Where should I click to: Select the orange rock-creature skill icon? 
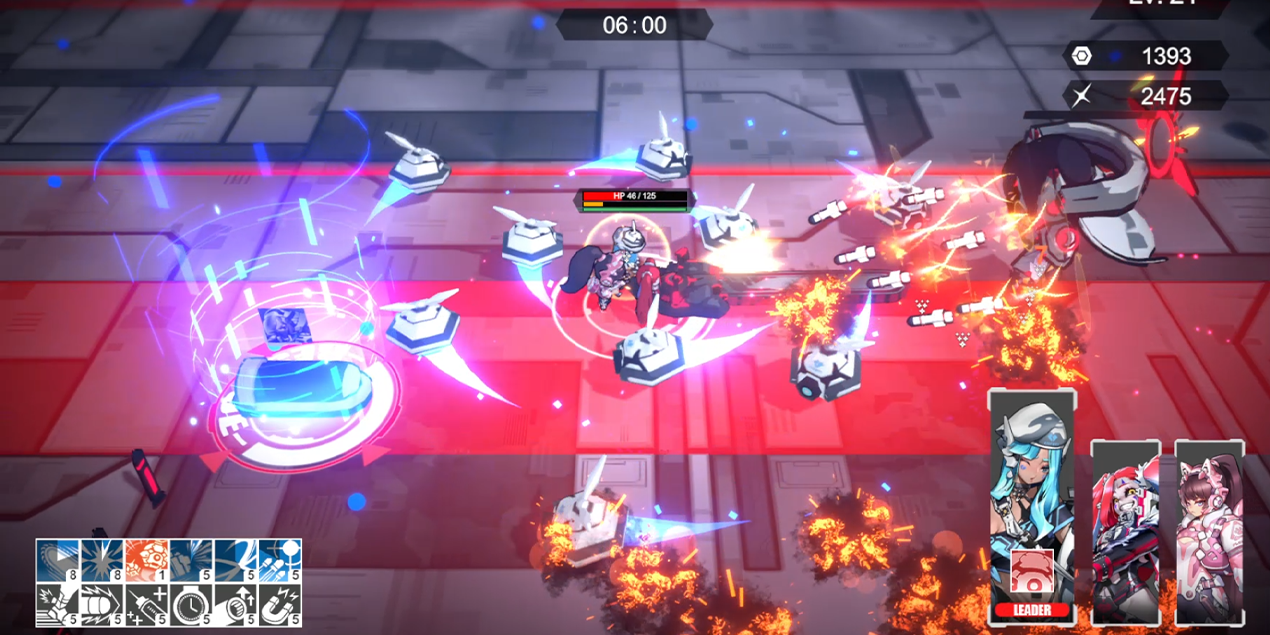tap(146, 560)
